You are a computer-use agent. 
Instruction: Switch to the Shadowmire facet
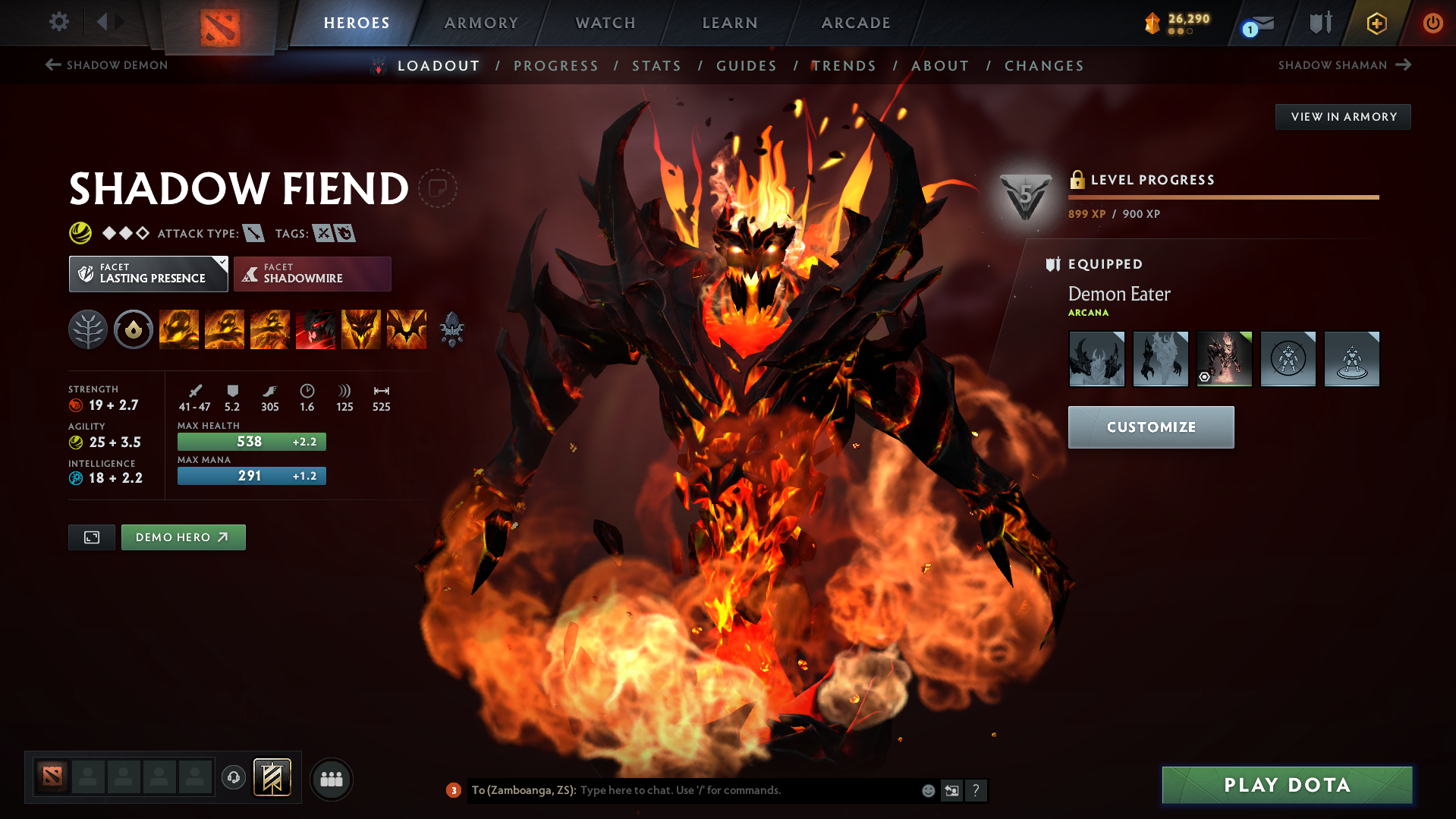click(x=312, y=273)
